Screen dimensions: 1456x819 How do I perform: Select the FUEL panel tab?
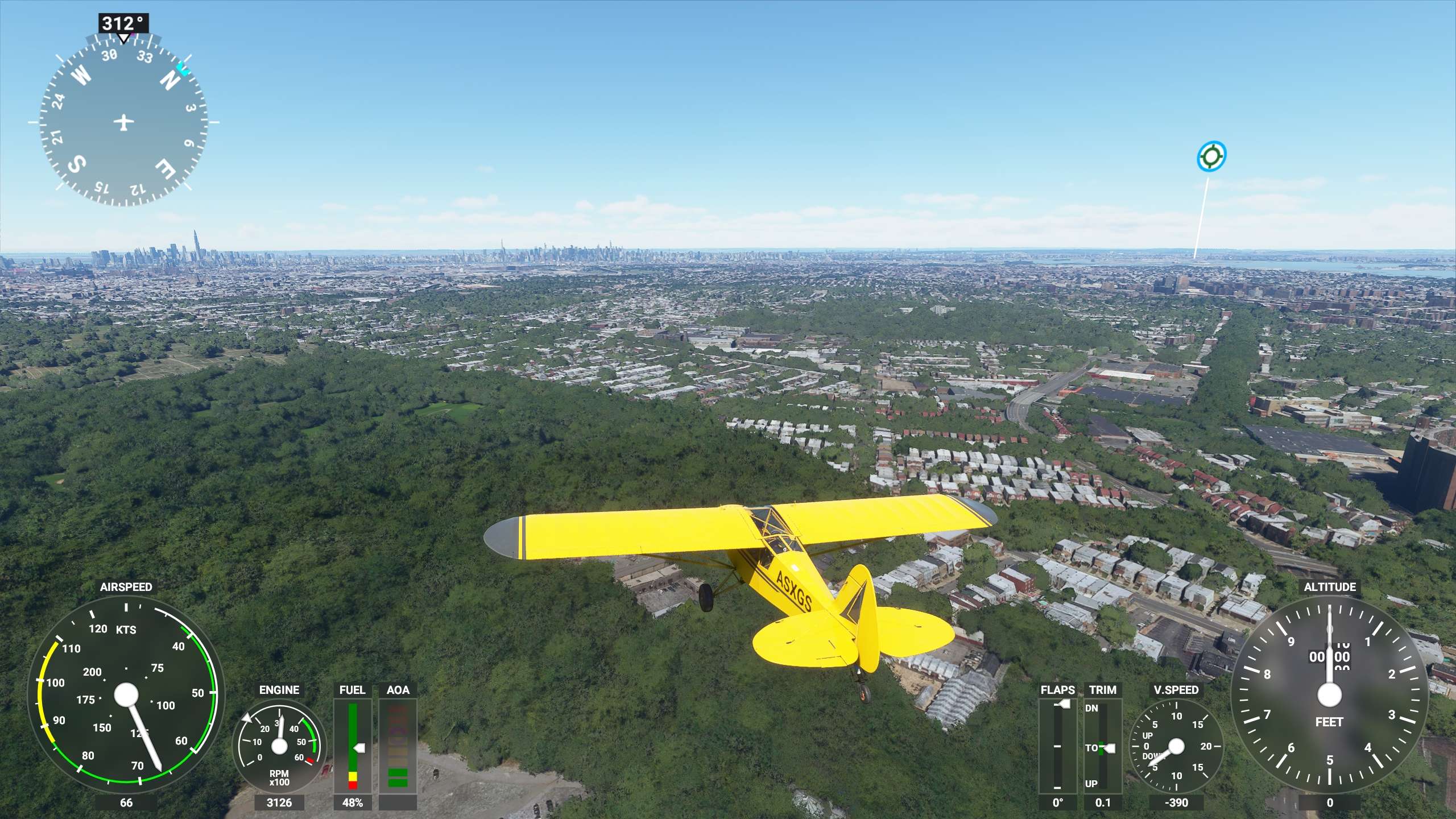353,690
